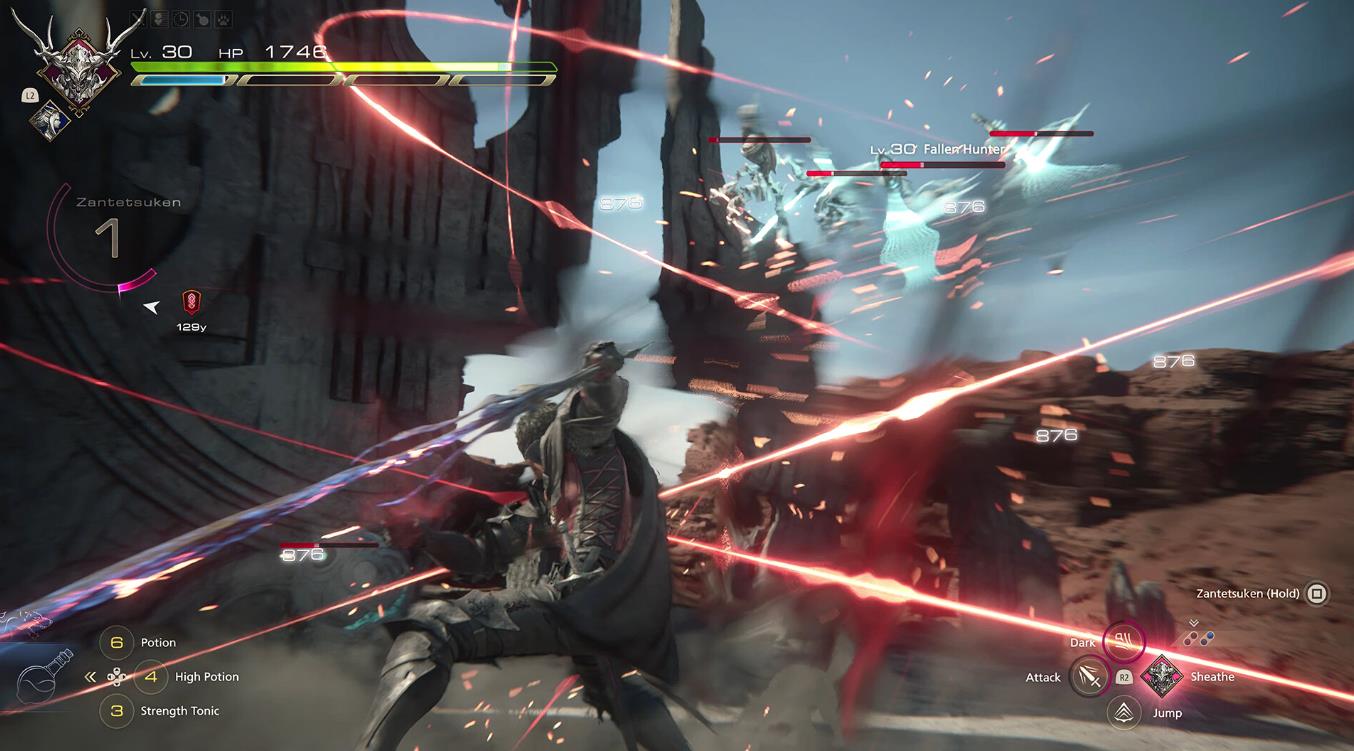Select the Sheathe ability icon
The image size is (1354, 751).
pyautogui.click(x=1161, y=676)
